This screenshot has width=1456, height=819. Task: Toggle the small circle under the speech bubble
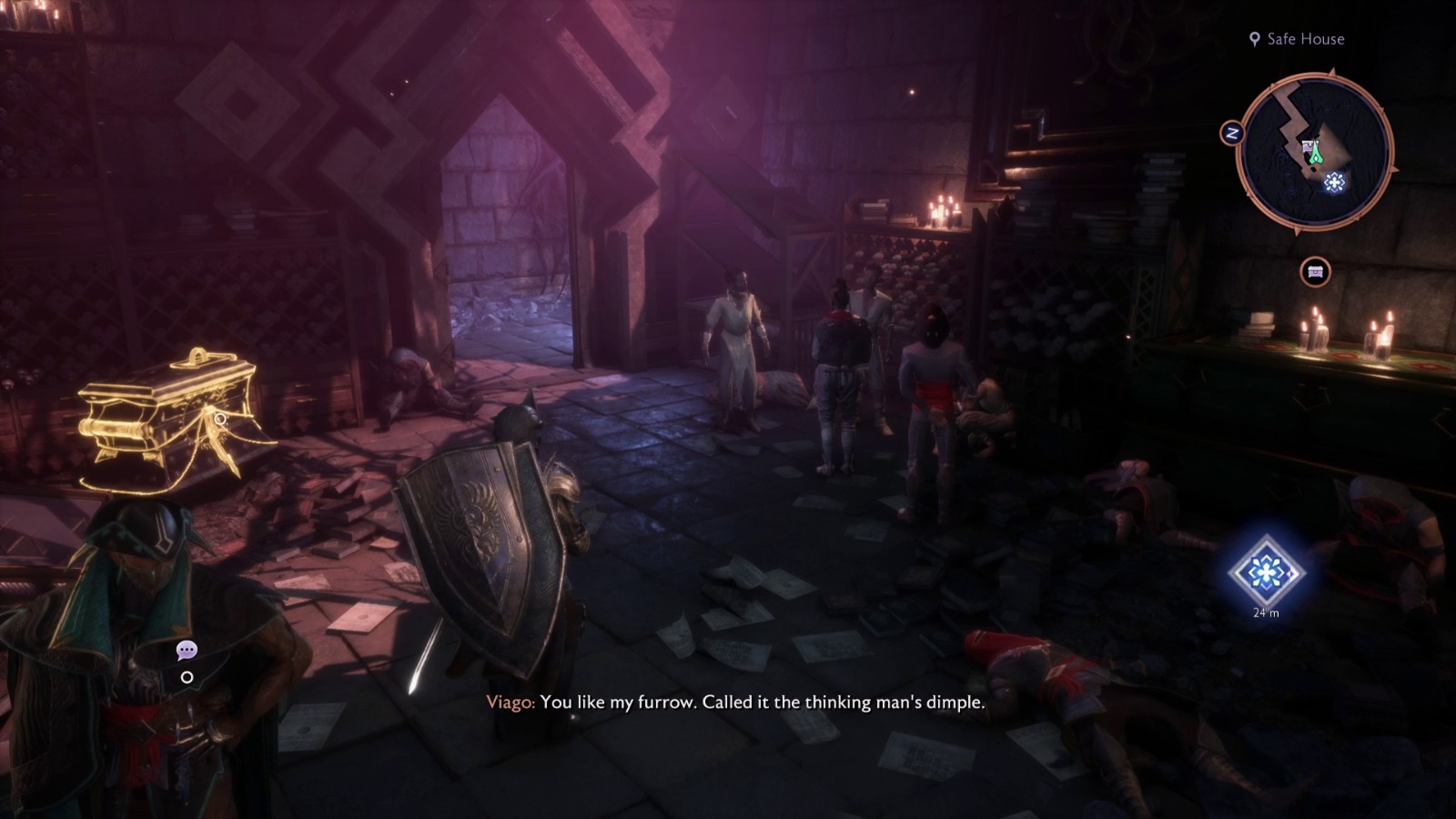tap(187, 677)
